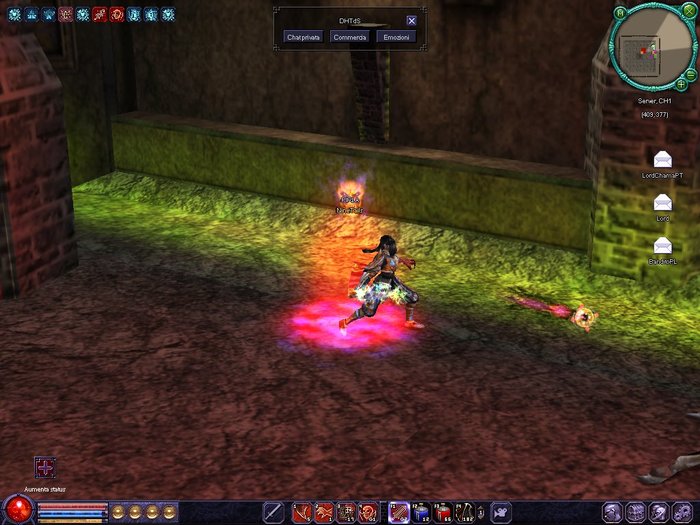The height and width of the screenshot is (525, 700).
Task: Close the DHTdS target panel
Action: point(412,20)
